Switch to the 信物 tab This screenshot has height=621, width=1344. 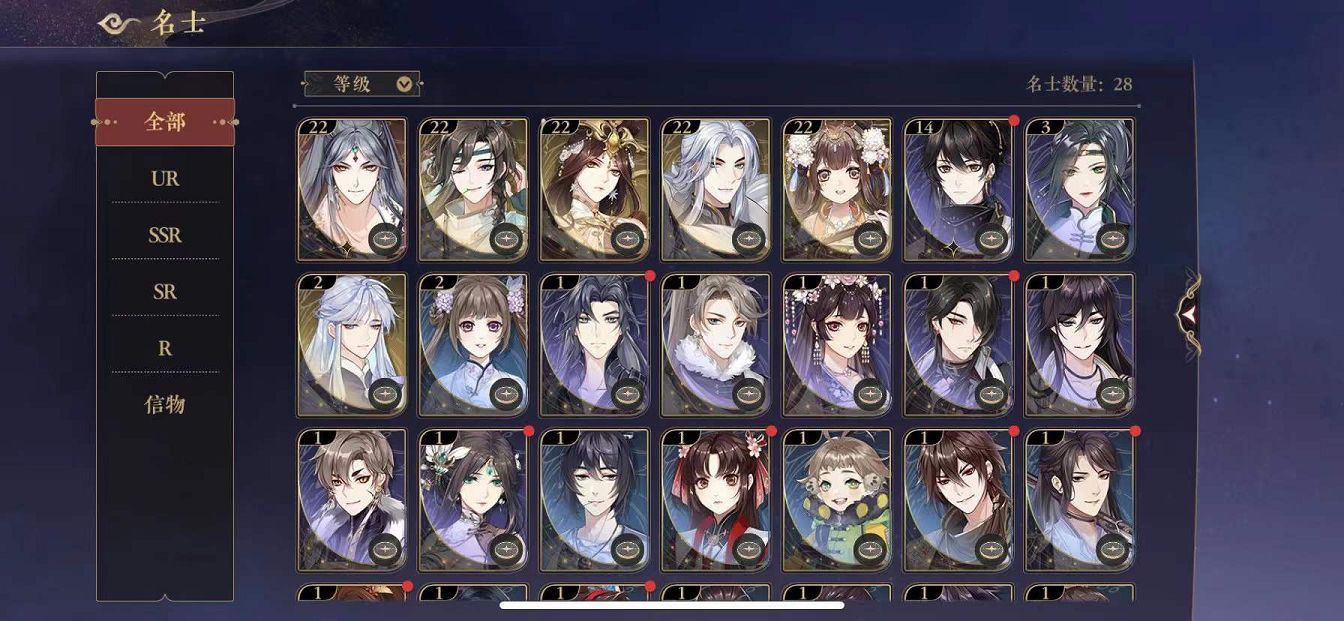click(x=165, y=405)
